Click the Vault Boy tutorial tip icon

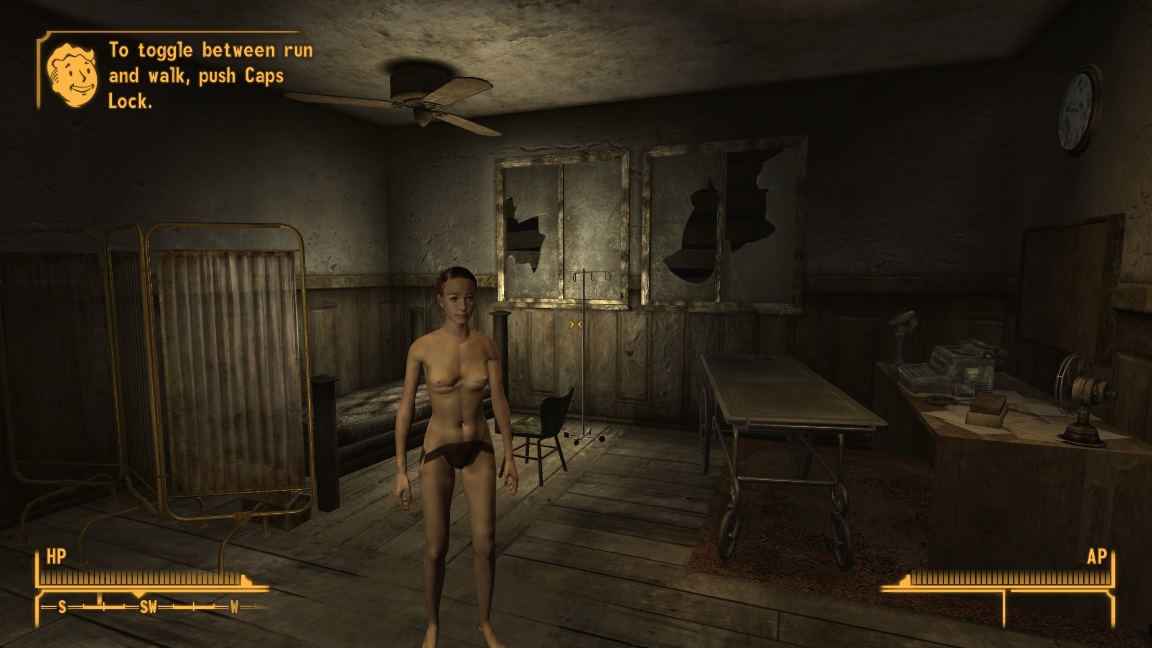point(73,72)
